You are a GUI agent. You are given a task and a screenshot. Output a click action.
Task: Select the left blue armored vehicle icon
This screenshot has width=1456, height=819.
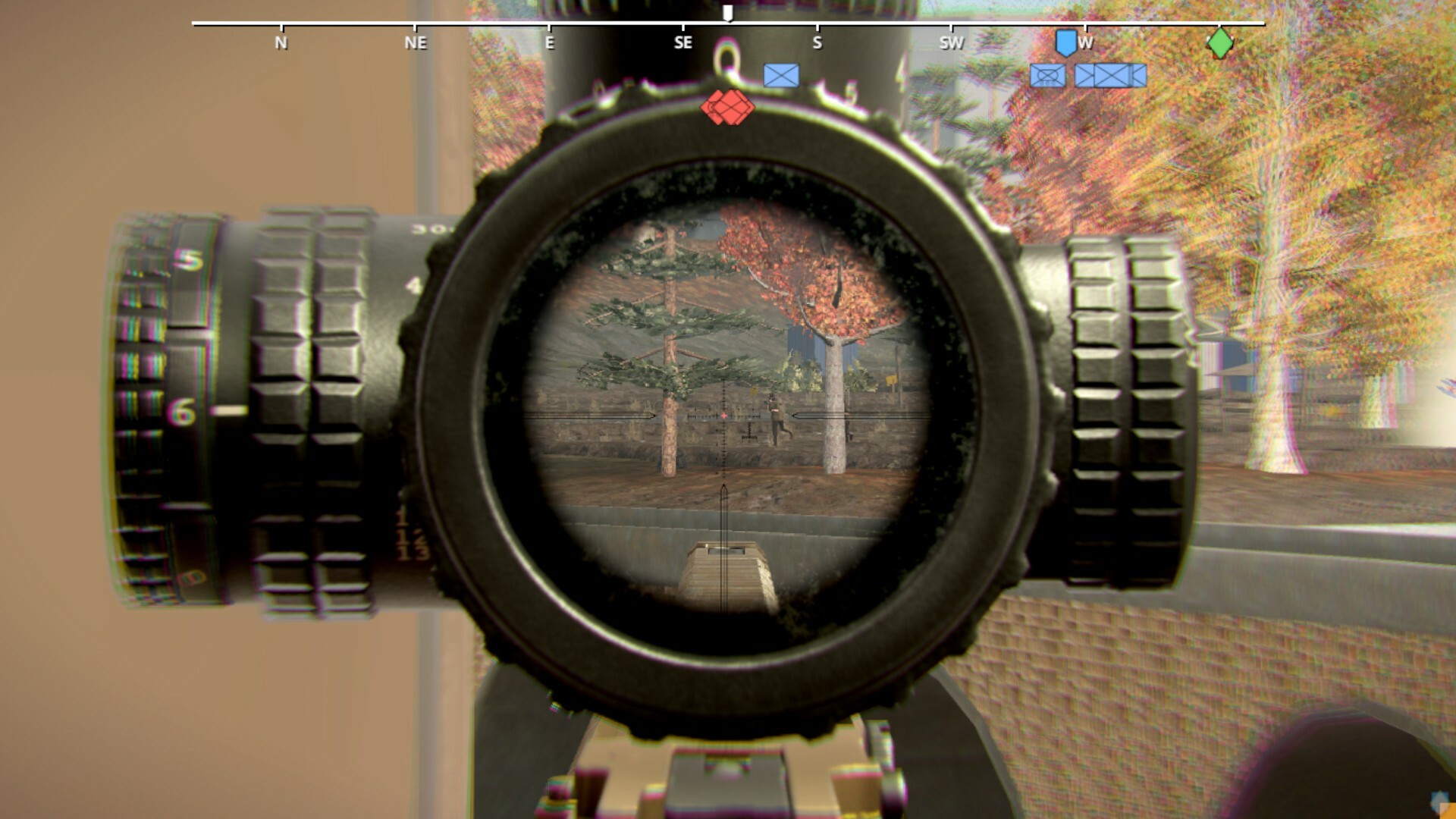1048,74
